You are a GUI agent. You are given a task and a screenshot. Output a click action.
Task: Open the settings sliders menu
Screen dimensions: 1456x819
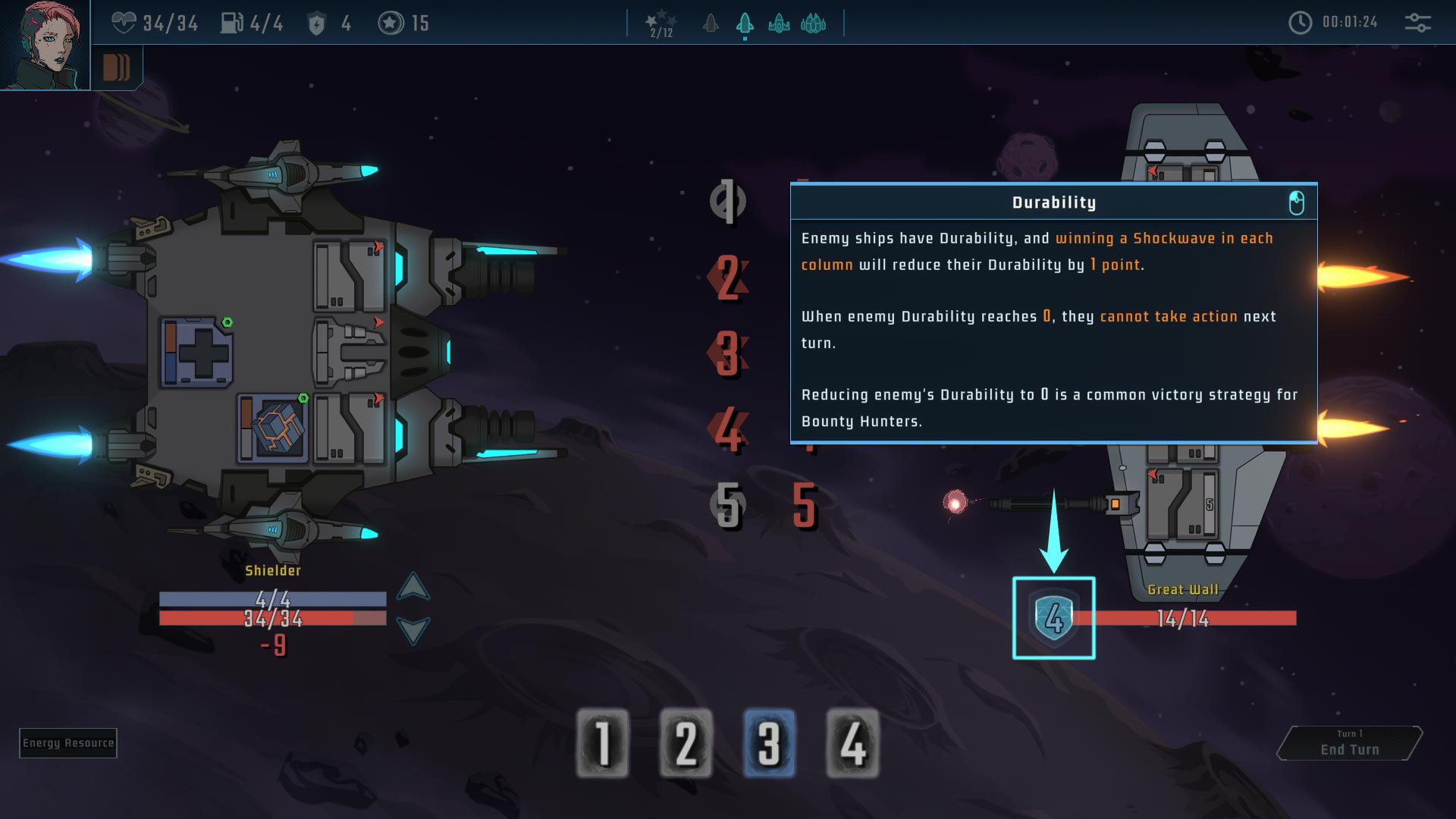coord(1417,23)
